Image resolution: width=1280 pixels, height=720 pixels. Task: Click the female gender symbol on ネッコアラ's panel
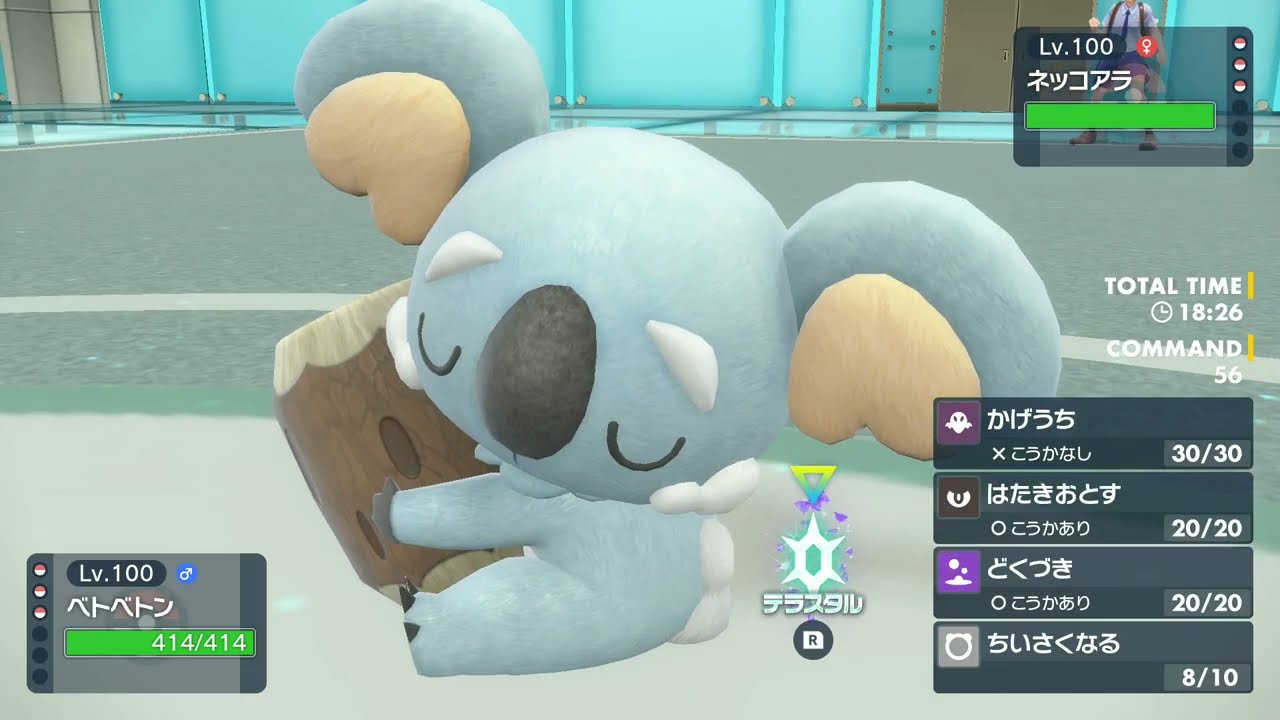(x=1148, y=46)
